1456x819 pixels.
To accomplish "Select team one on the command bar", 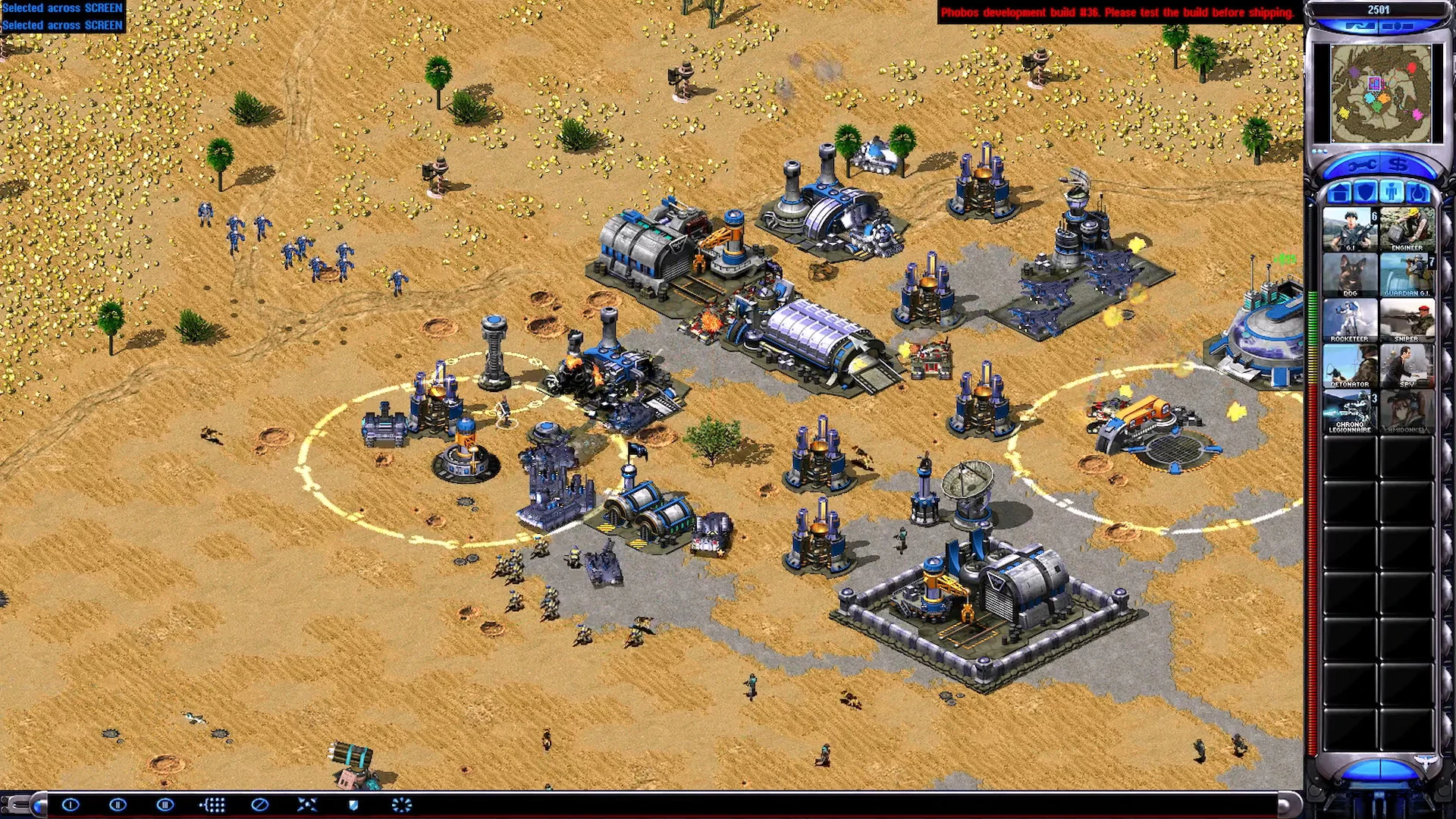I will (x=71, y=805).
